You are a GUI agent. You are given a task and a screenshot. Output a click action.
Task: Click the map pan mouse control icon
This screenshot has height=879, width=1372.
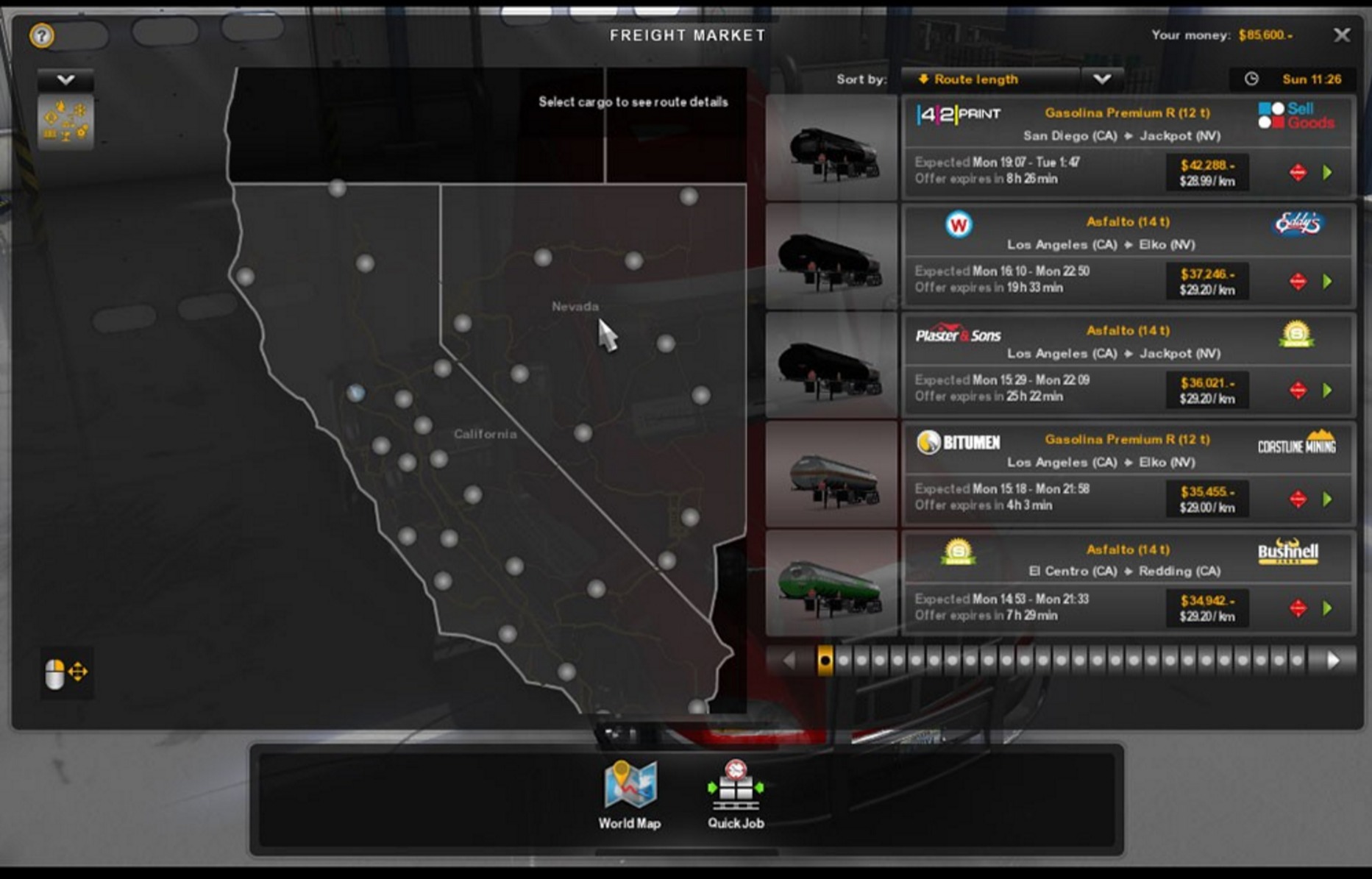pyautogui.click(x=65, y=673)
